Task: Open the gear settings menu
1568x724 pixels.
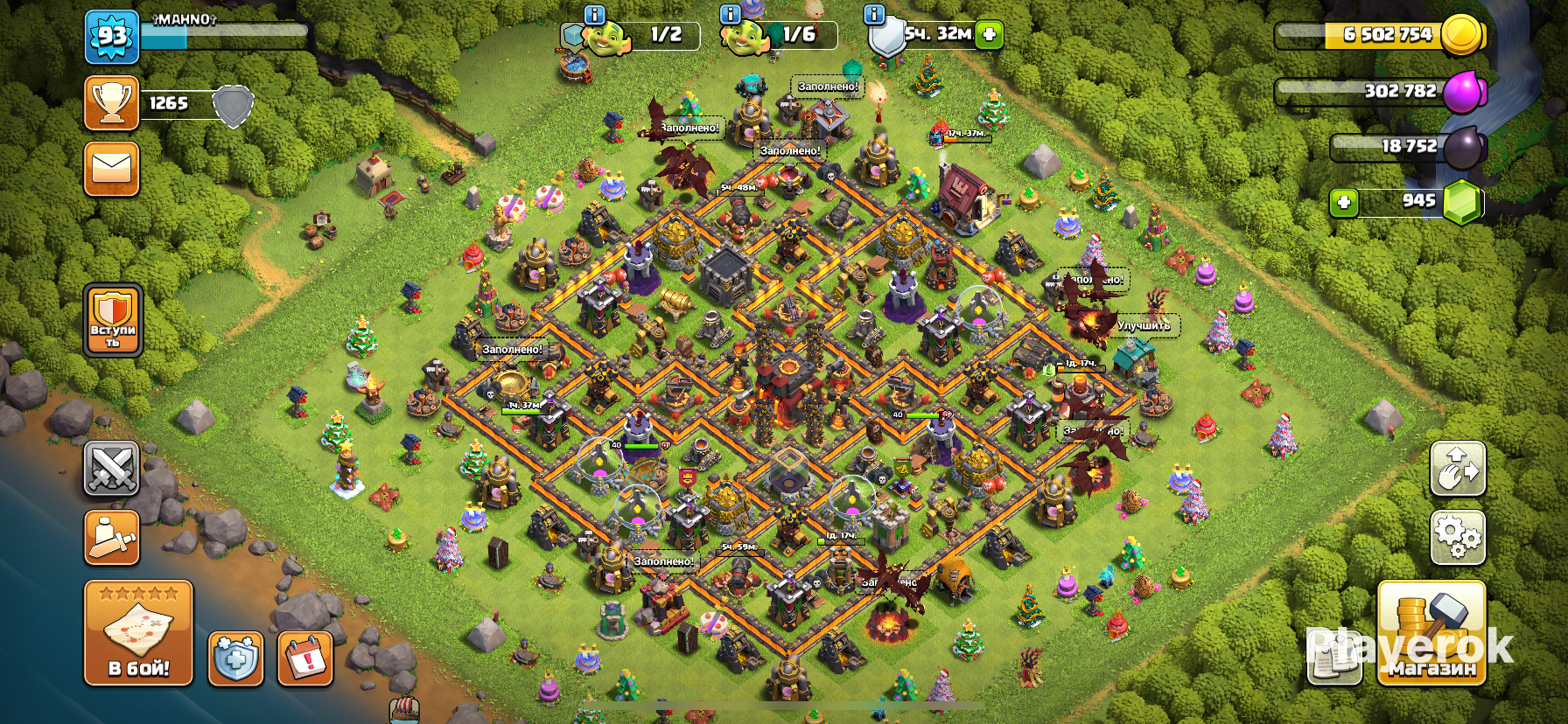Action: click(1457, 536)
